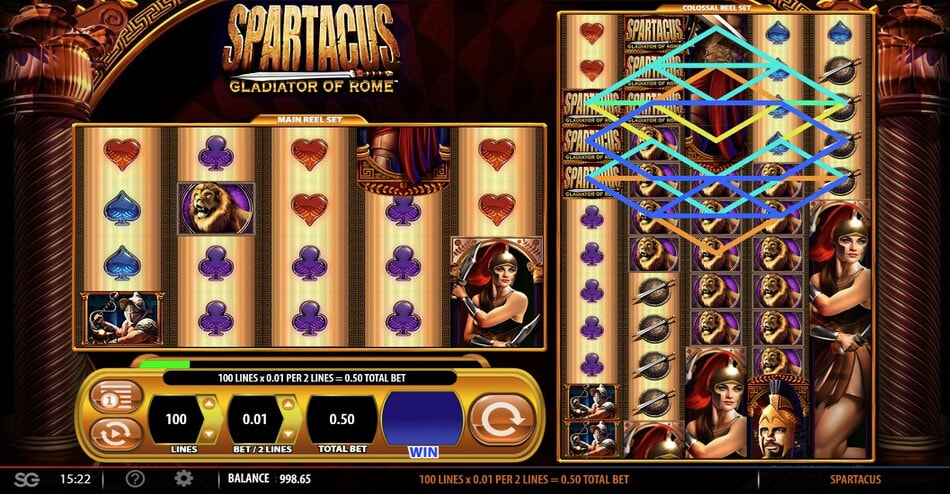Open the help question mark icon
The width and height of the screenshot is (950, 494).
135,479
